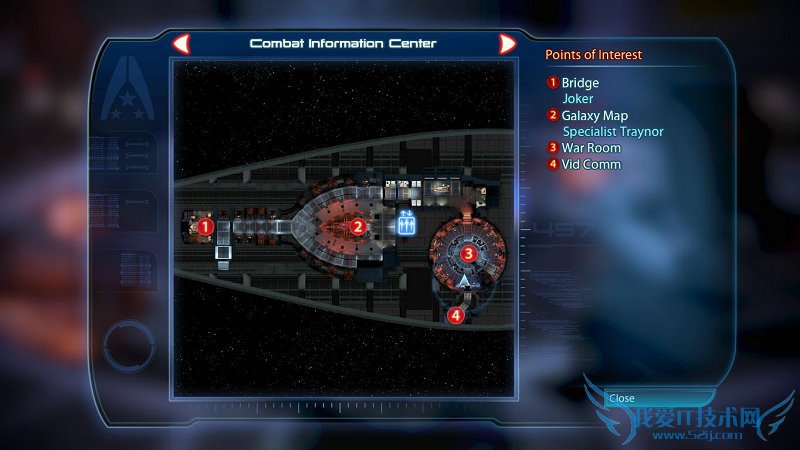The width and height of the screenshot is (800, 450).
Task: Select map marker 3 in the War Room
Action: [x=468, y=253]
